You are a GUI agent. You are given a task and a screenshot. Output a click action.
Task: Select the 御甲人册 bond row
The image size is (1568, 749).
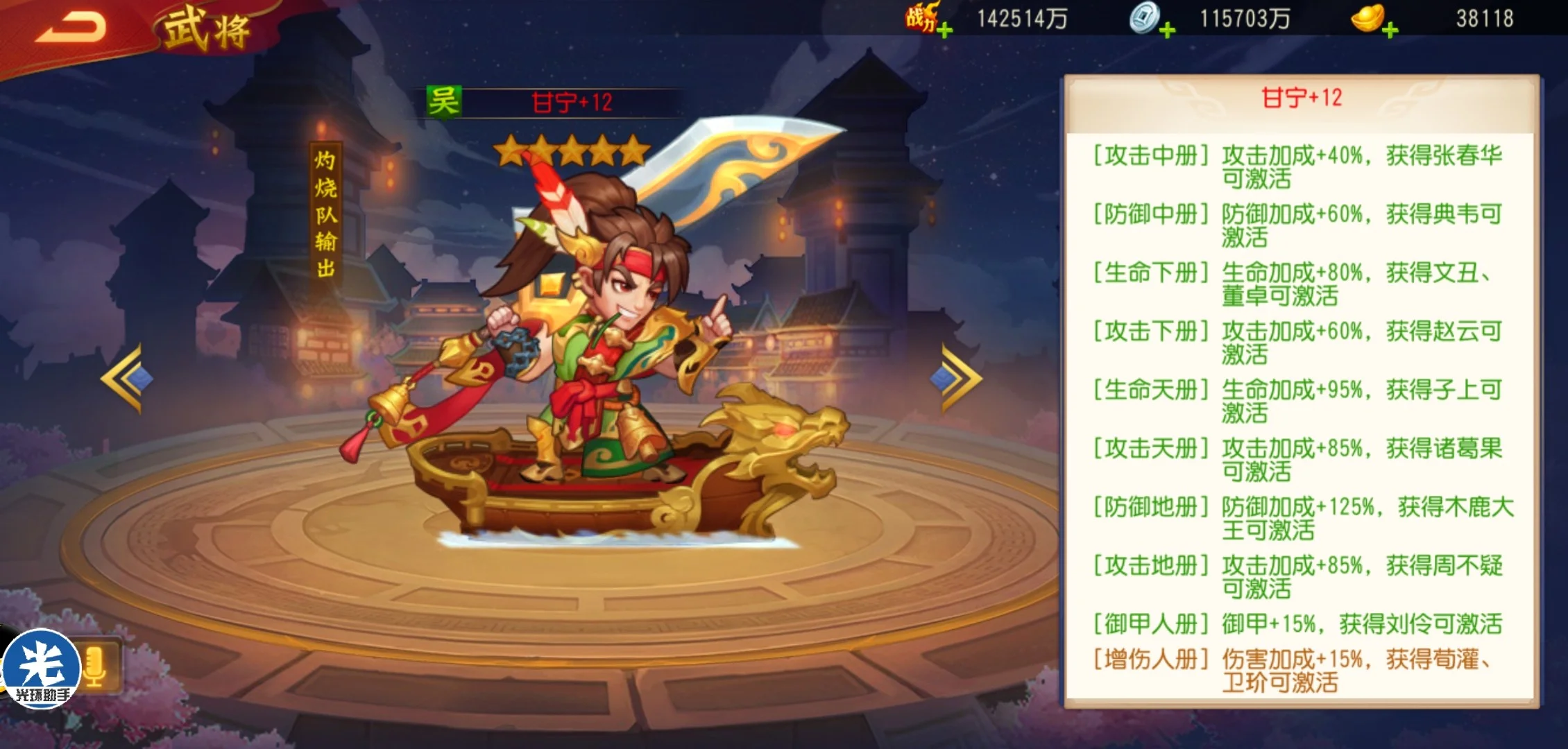pos(1299,623)
